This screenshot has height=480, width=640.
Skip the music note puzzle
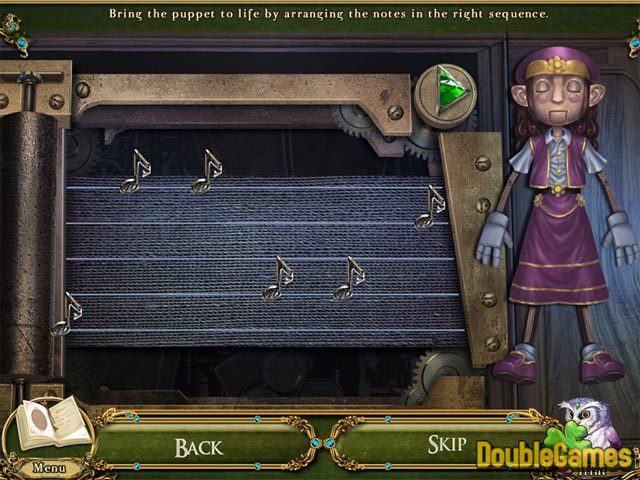(x=447, y=445)
